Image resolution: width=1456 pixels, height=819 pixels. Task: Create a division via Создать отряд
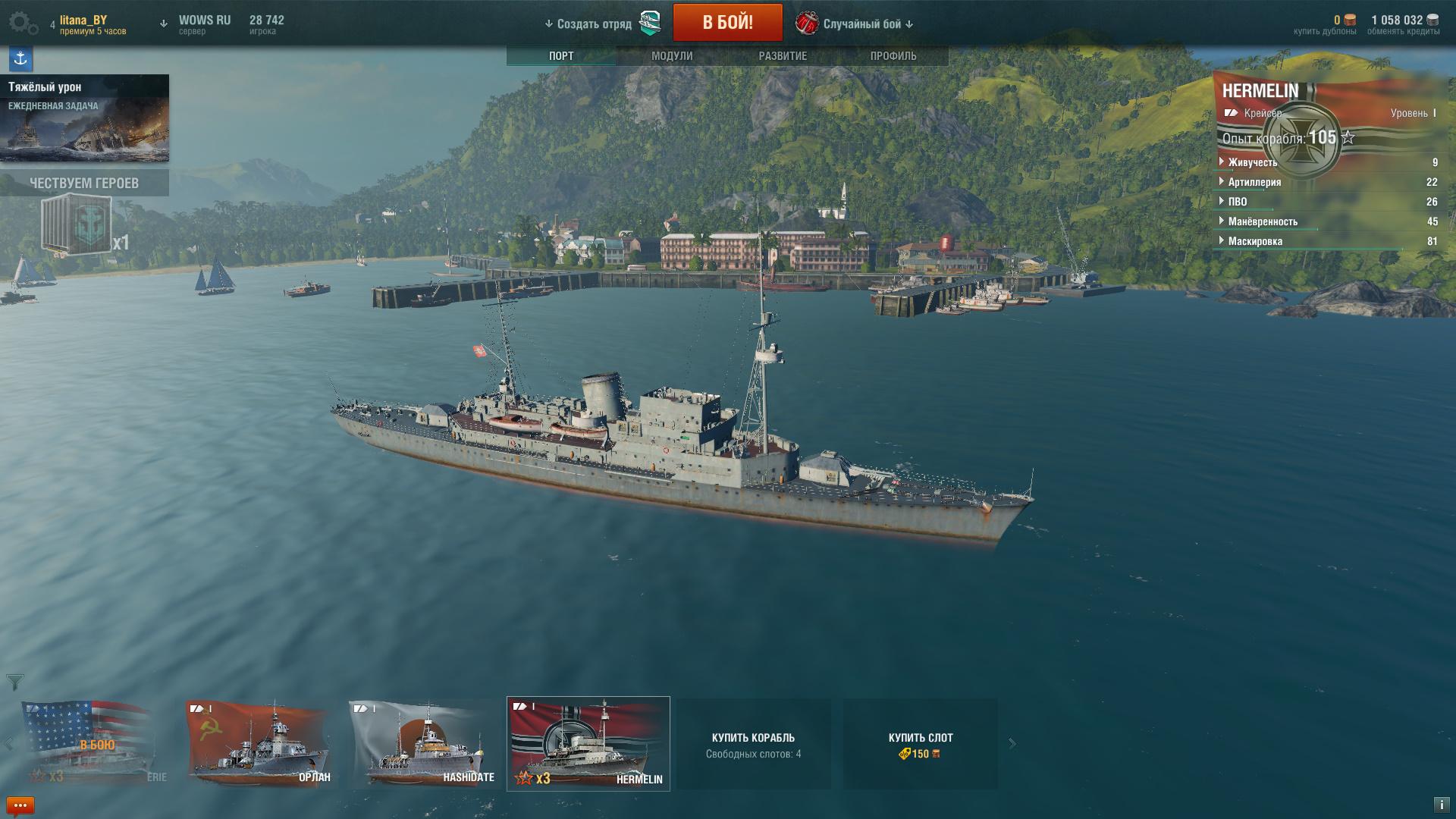[595, 24]
